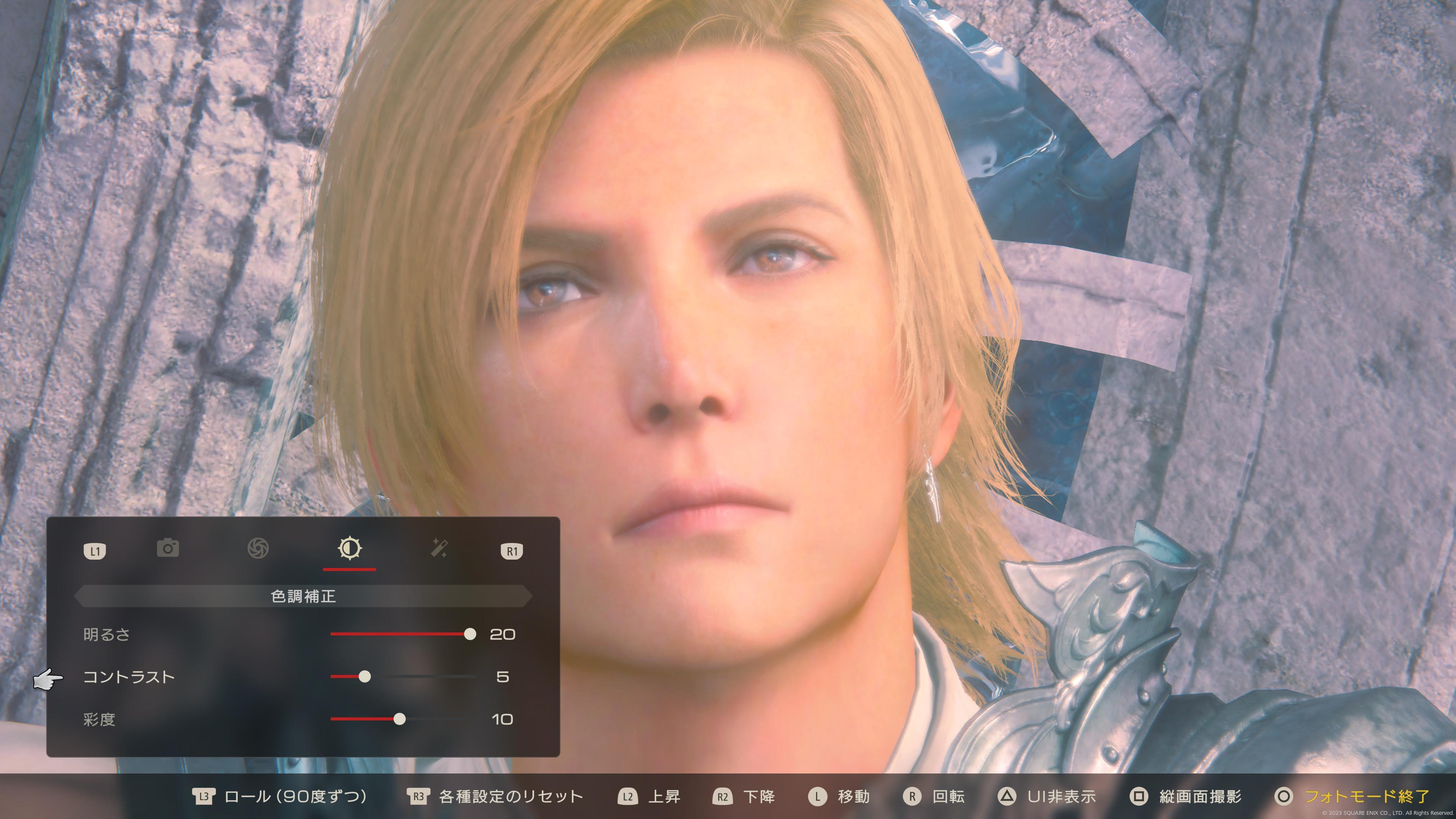
Task: Open the aperture lens tab
Action: pos(258,548)
